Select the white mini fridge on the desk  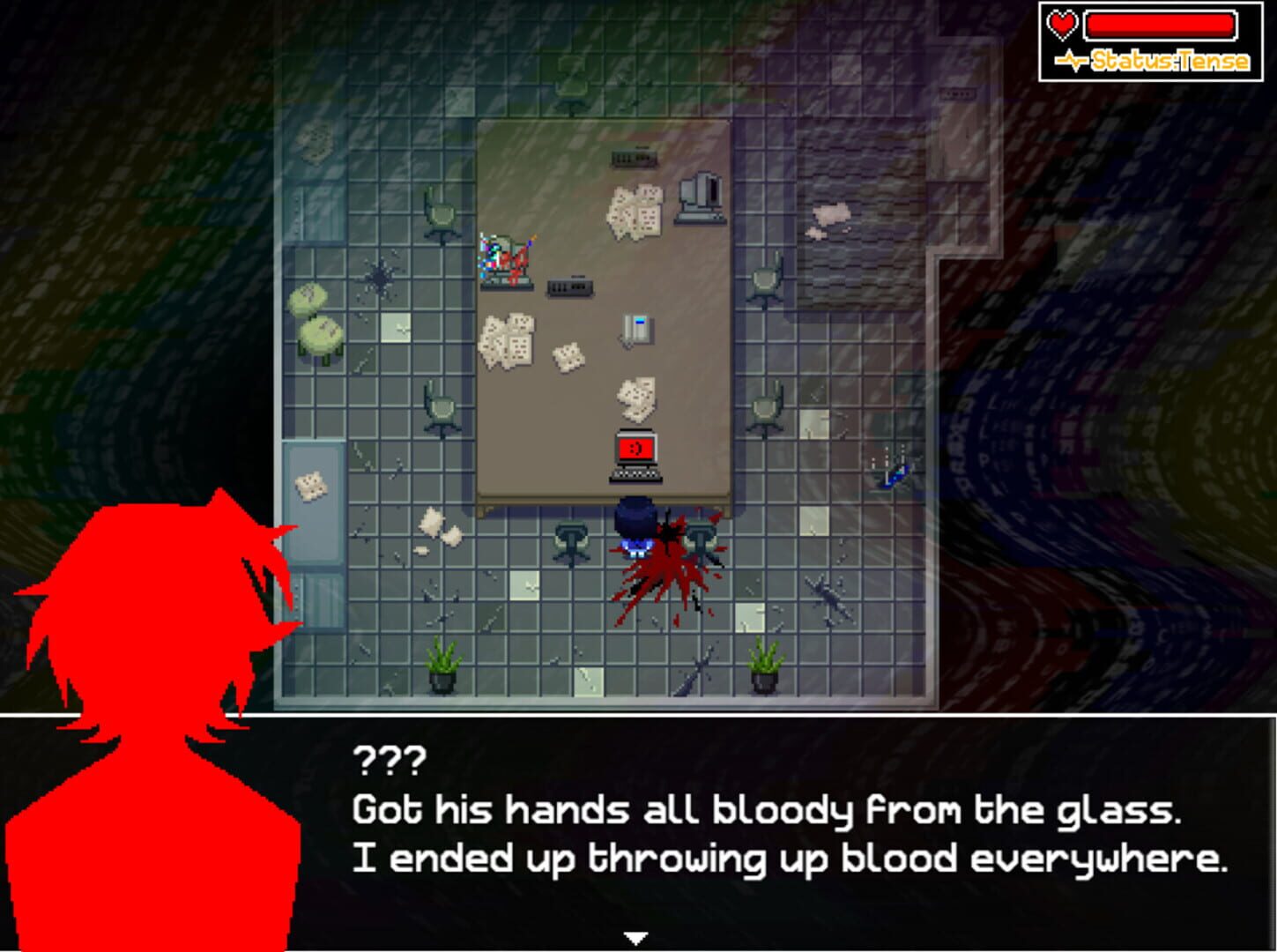(x=636, y=328)
